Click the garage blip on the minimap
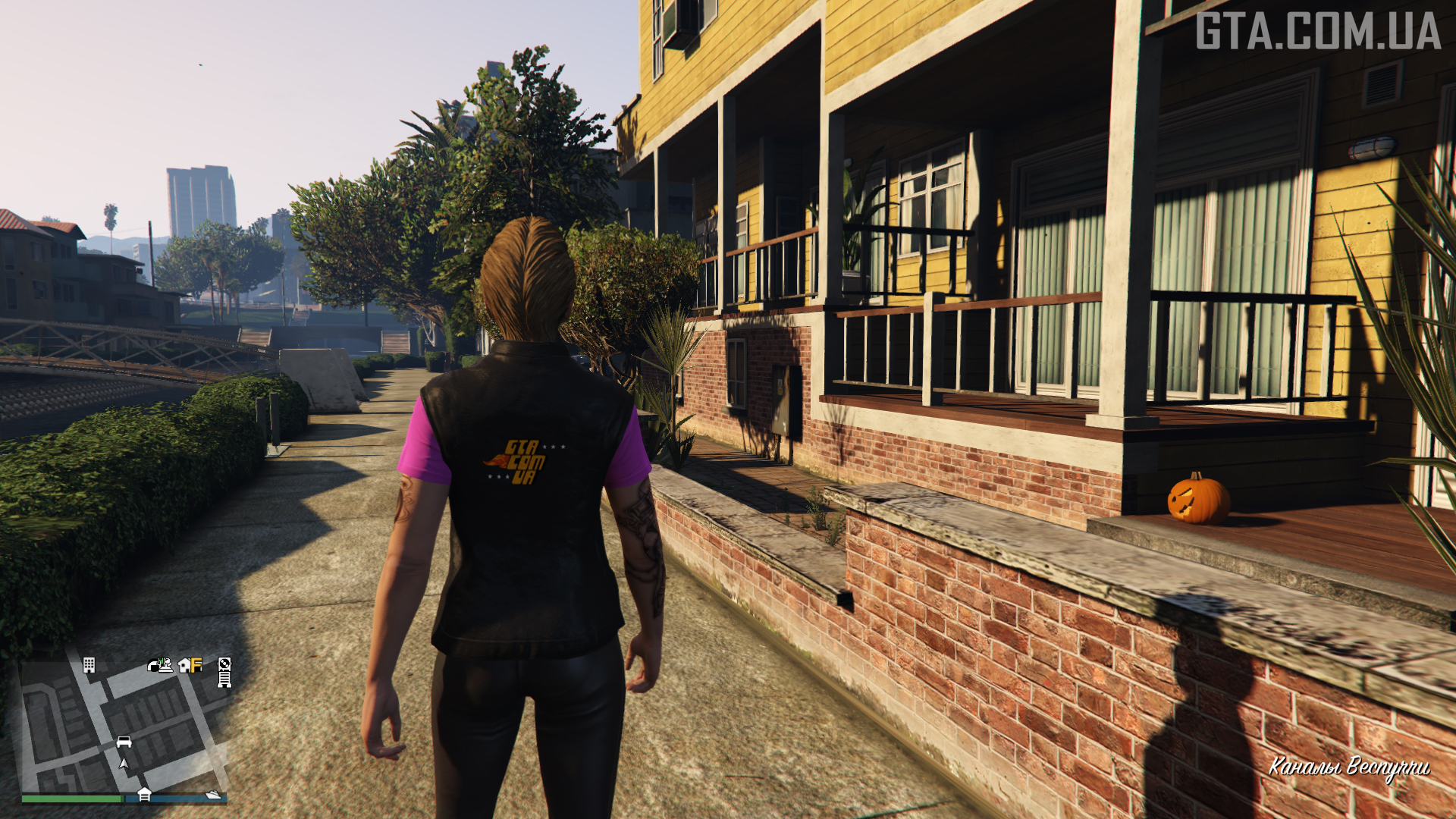The width and height of the screenshot is (1456, 819). coord(143,795)
